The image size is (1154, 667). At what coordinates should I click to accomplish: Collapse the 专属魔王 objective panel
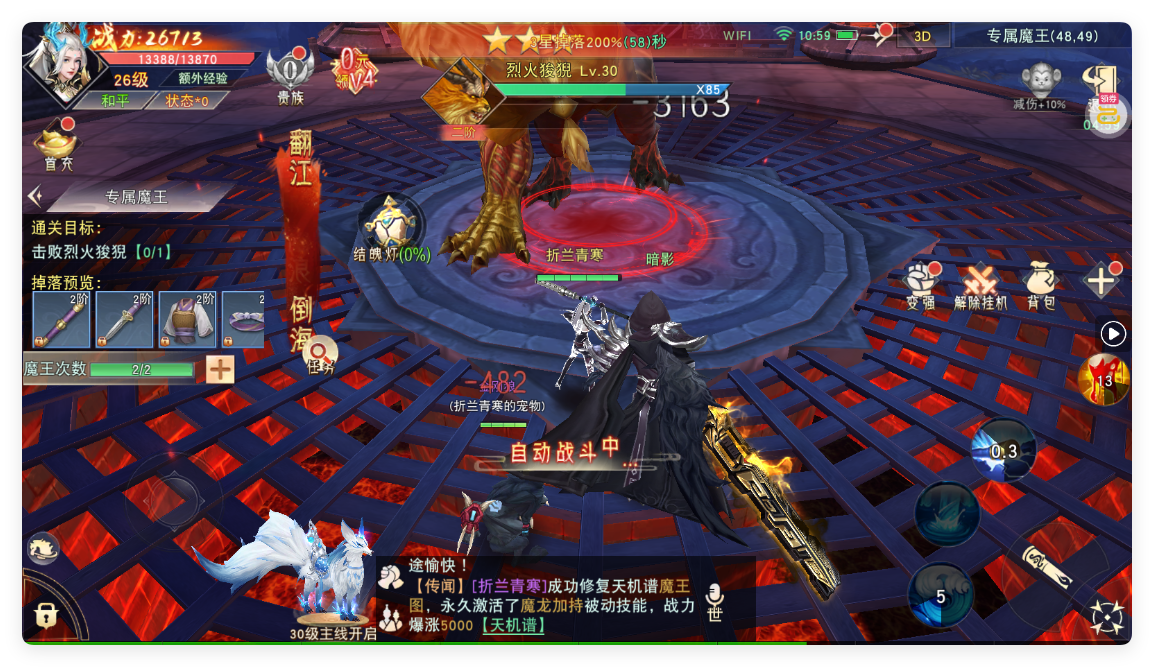click(36, 197)
